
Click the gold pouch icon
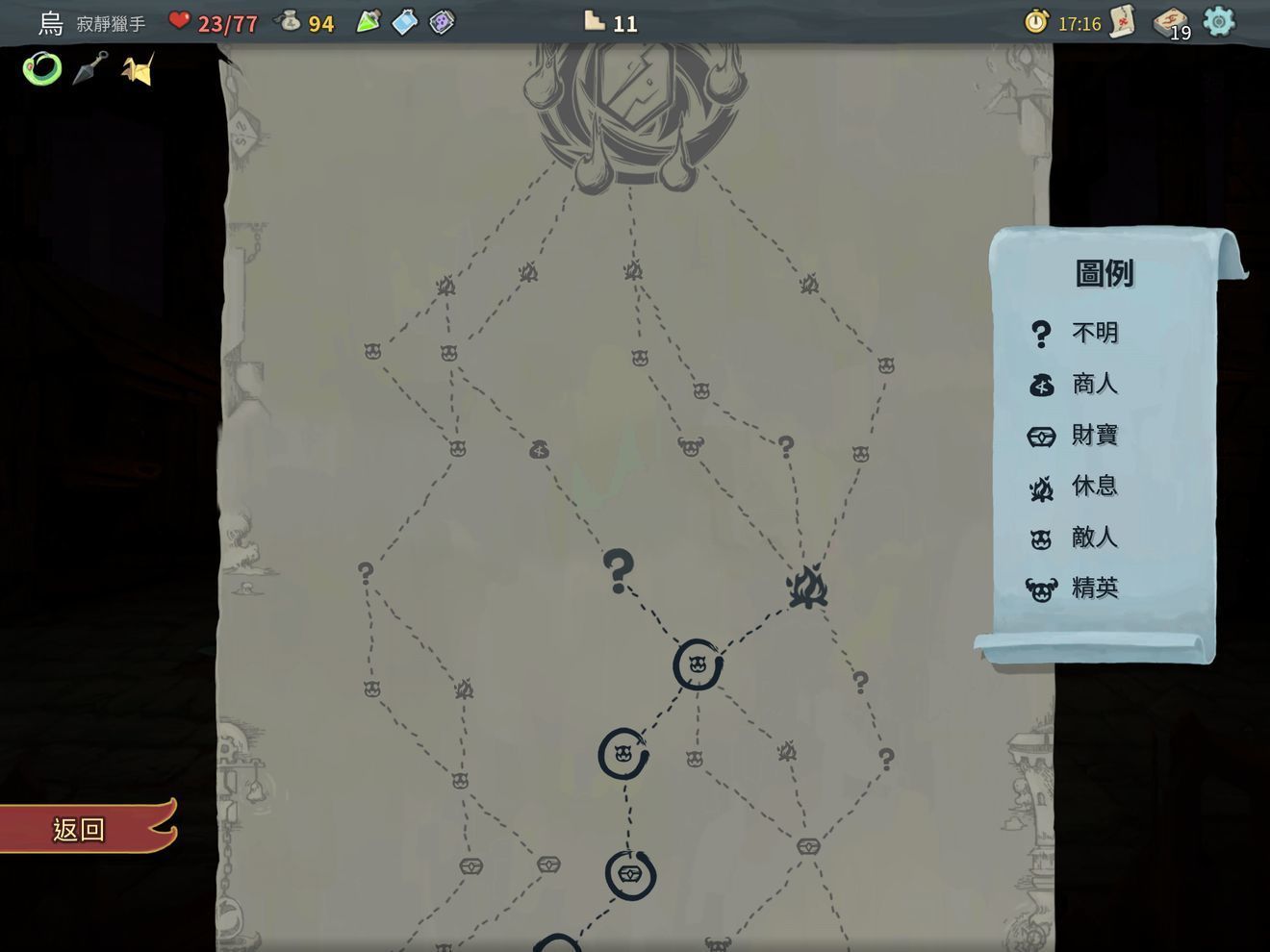pos(290,22)
